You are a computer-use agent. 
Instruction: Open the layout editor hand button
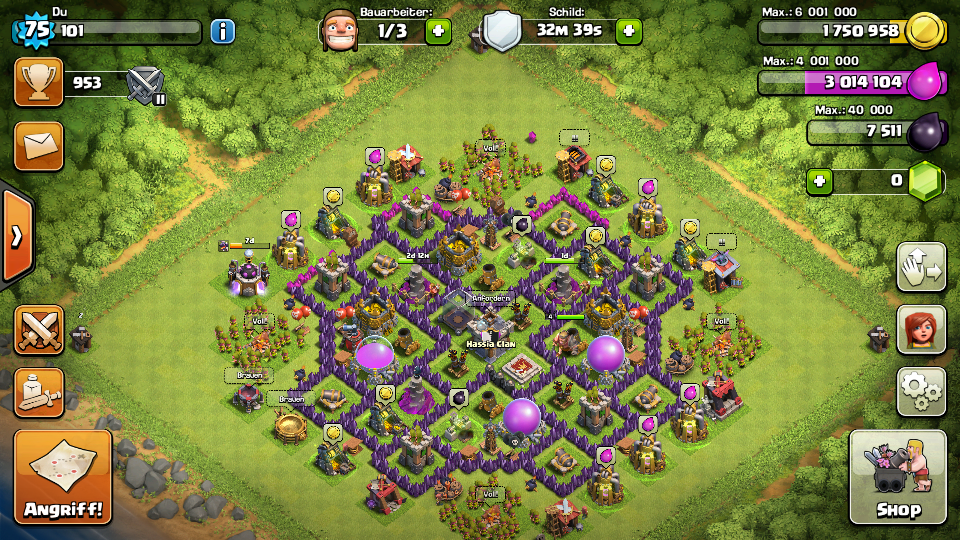921,267
